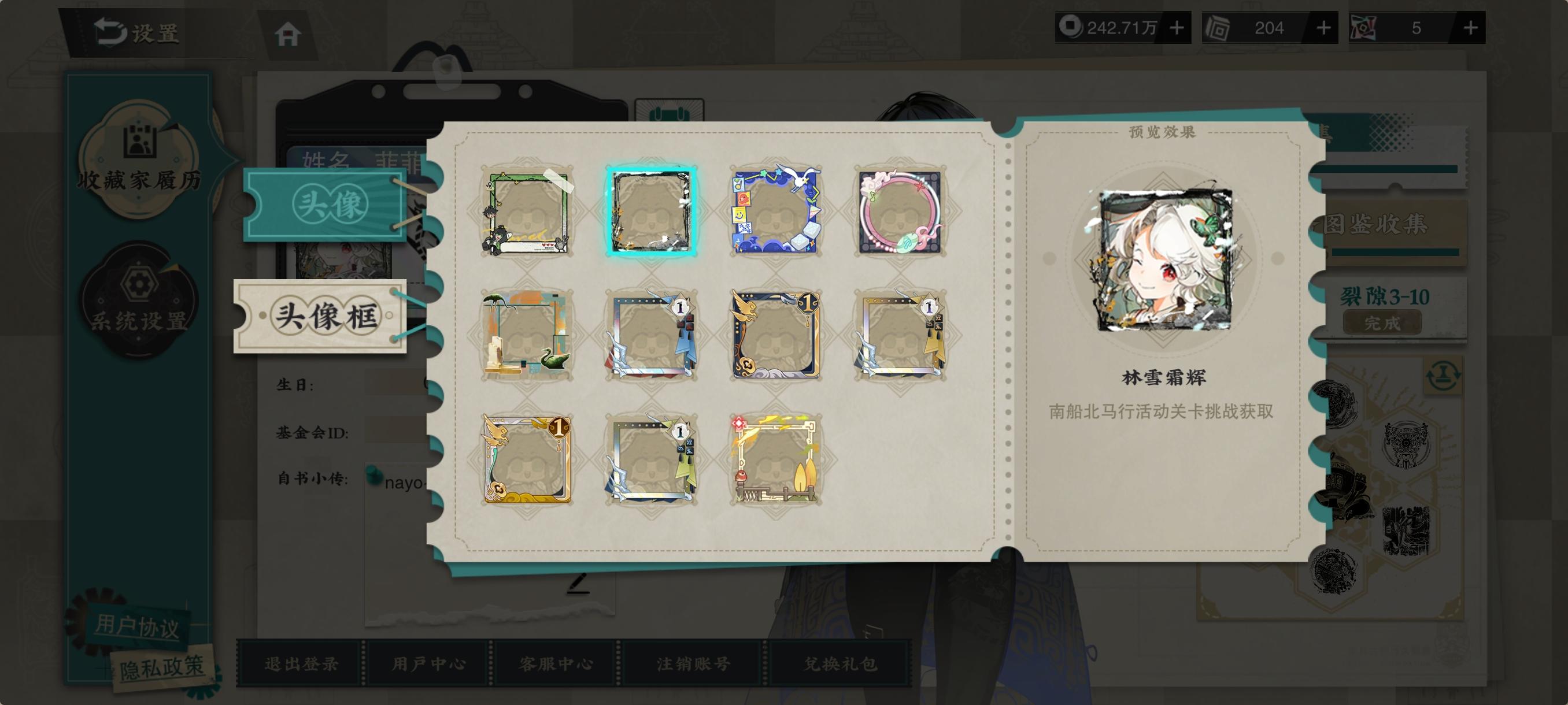Click the home icon in the top bar

click(x=289, y=34)
